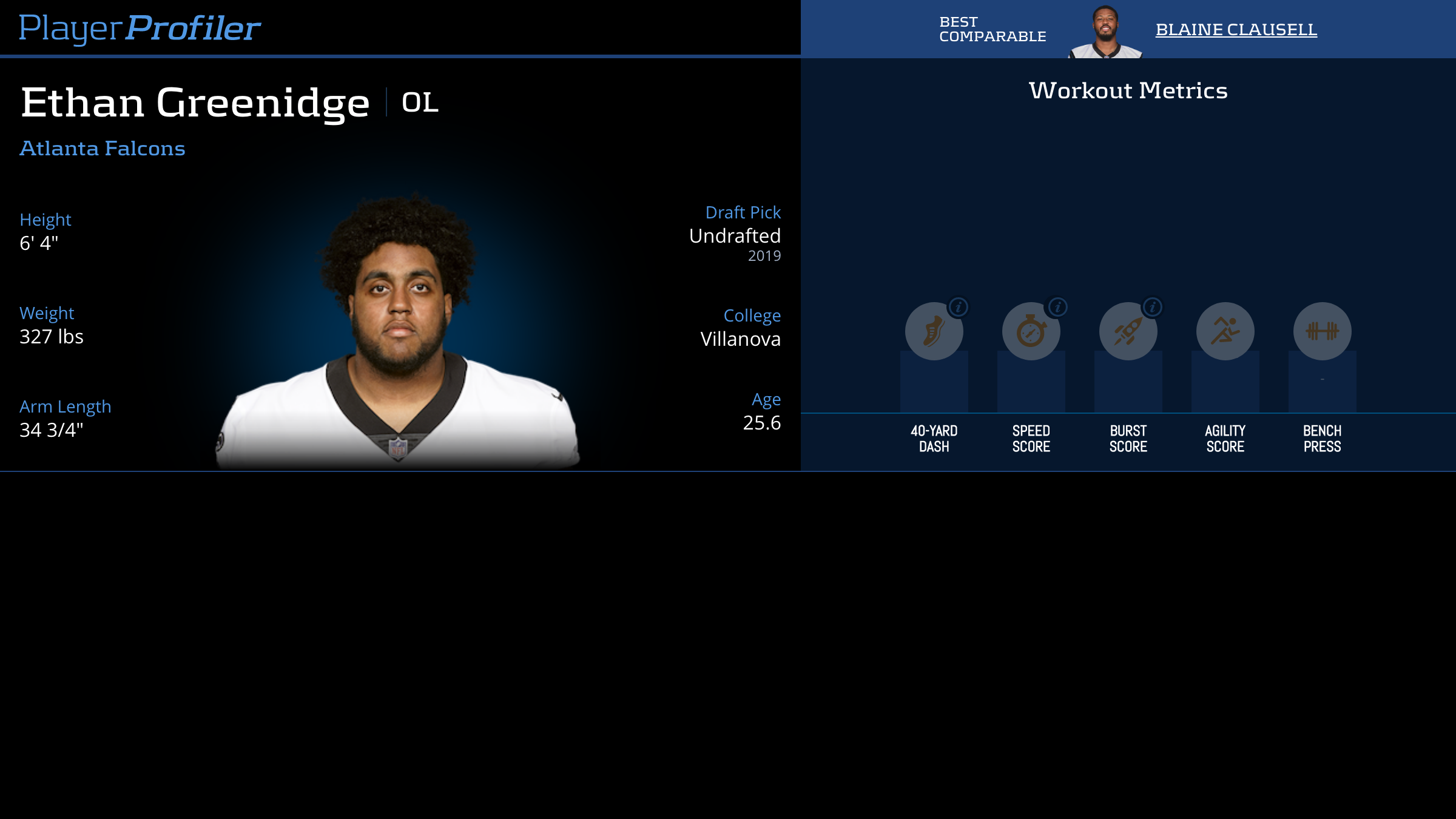Show info for the 40-Yard Dash metric
Screen dimensions: 1456x819
point(959,308)
